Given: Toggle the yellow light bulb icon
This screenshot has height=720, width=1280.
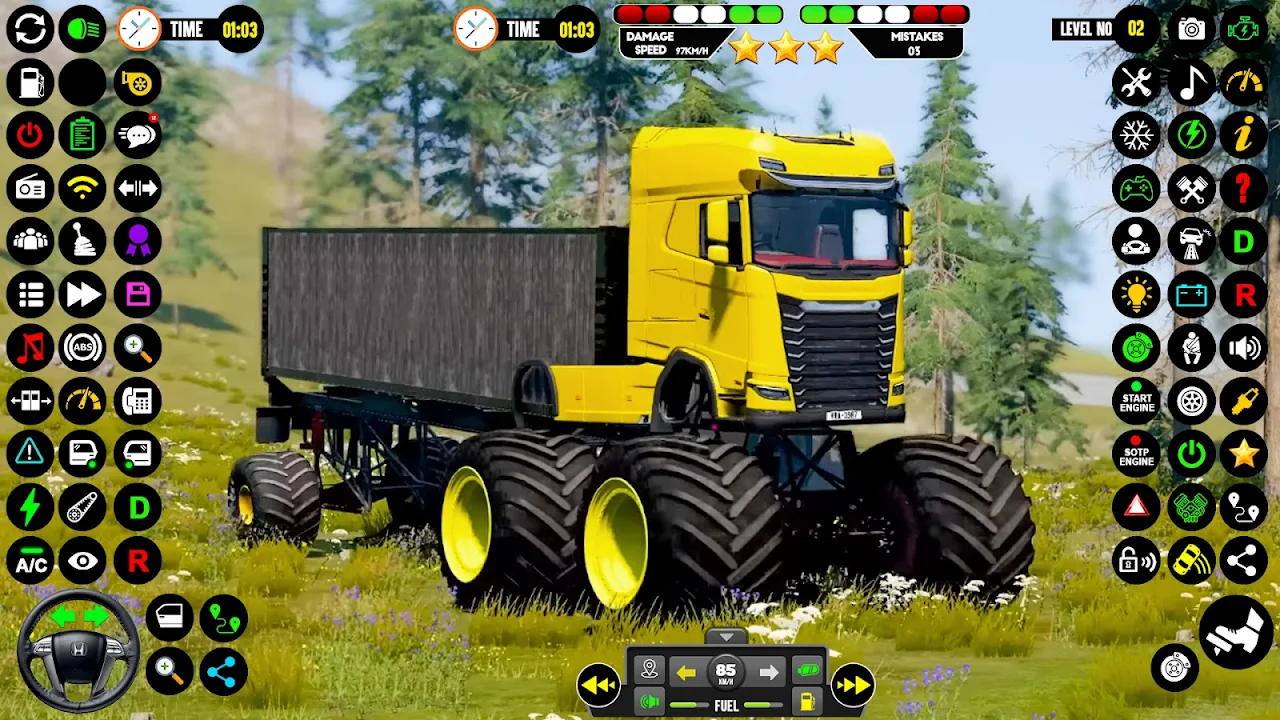Looking at the screenshot, I should 1137,294.
